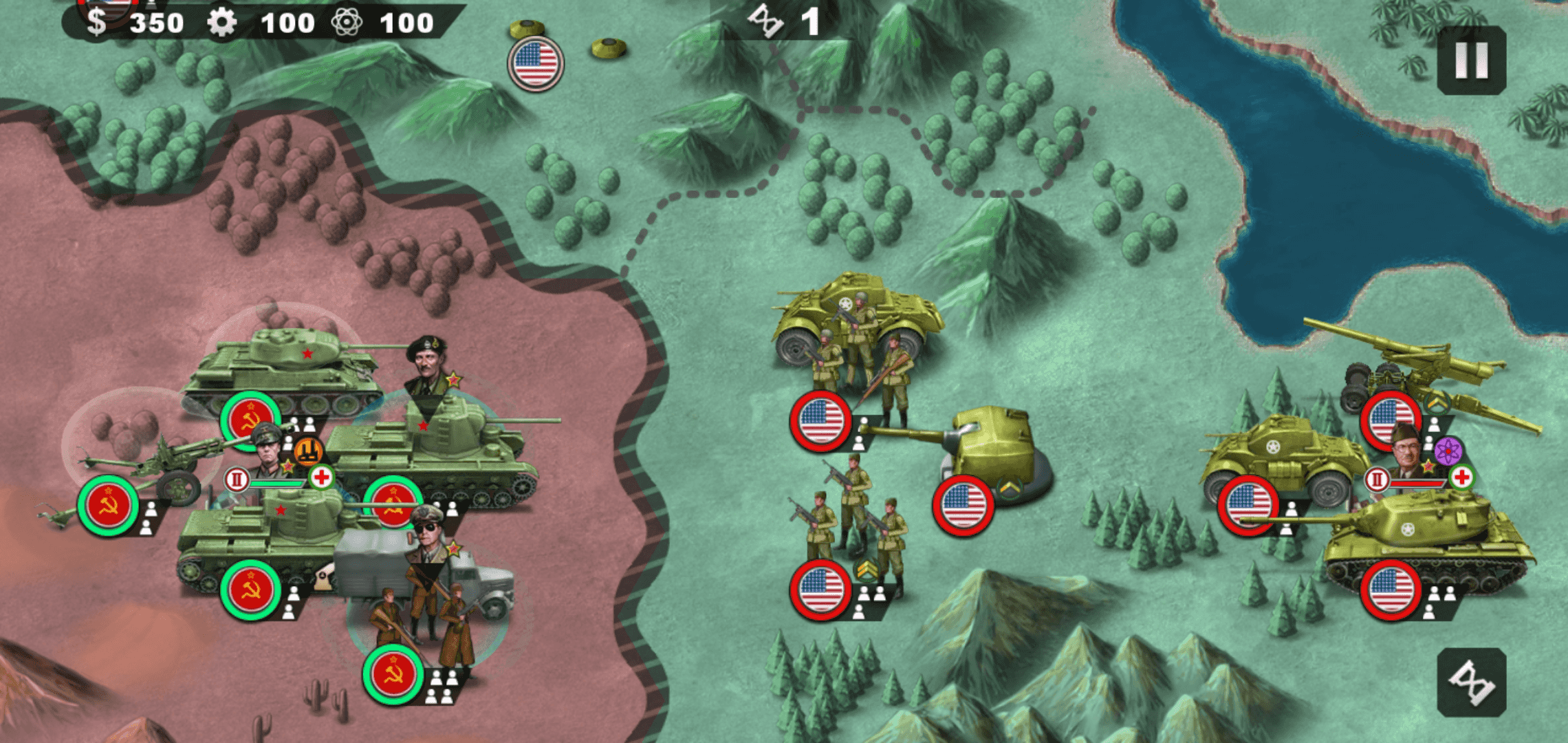The image size is (1568, 743).
Task: Select the US fortress gun turret unit
Action: [963, 505]
